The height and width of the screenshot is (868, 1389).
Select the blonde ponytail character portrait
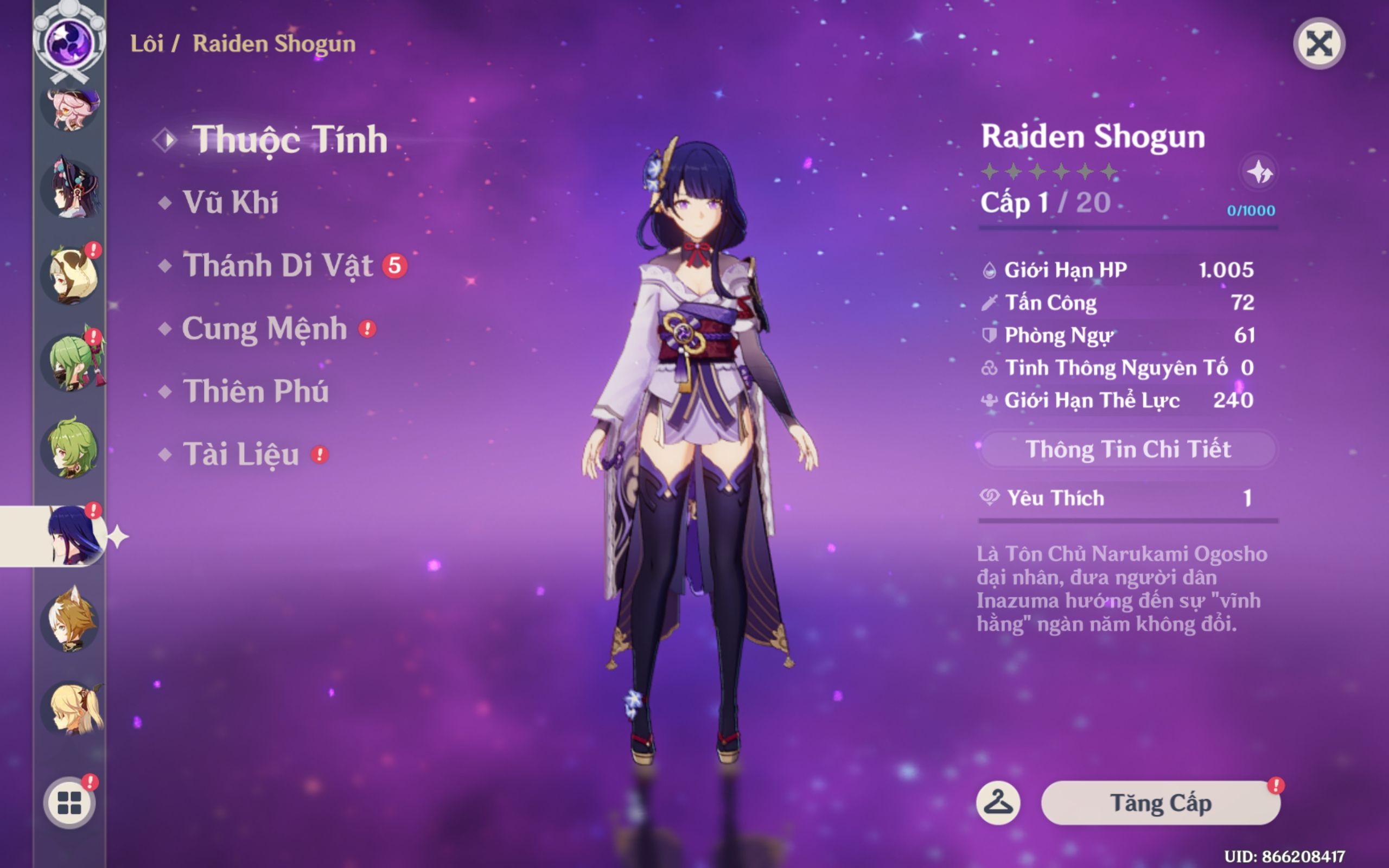[71, 709]
